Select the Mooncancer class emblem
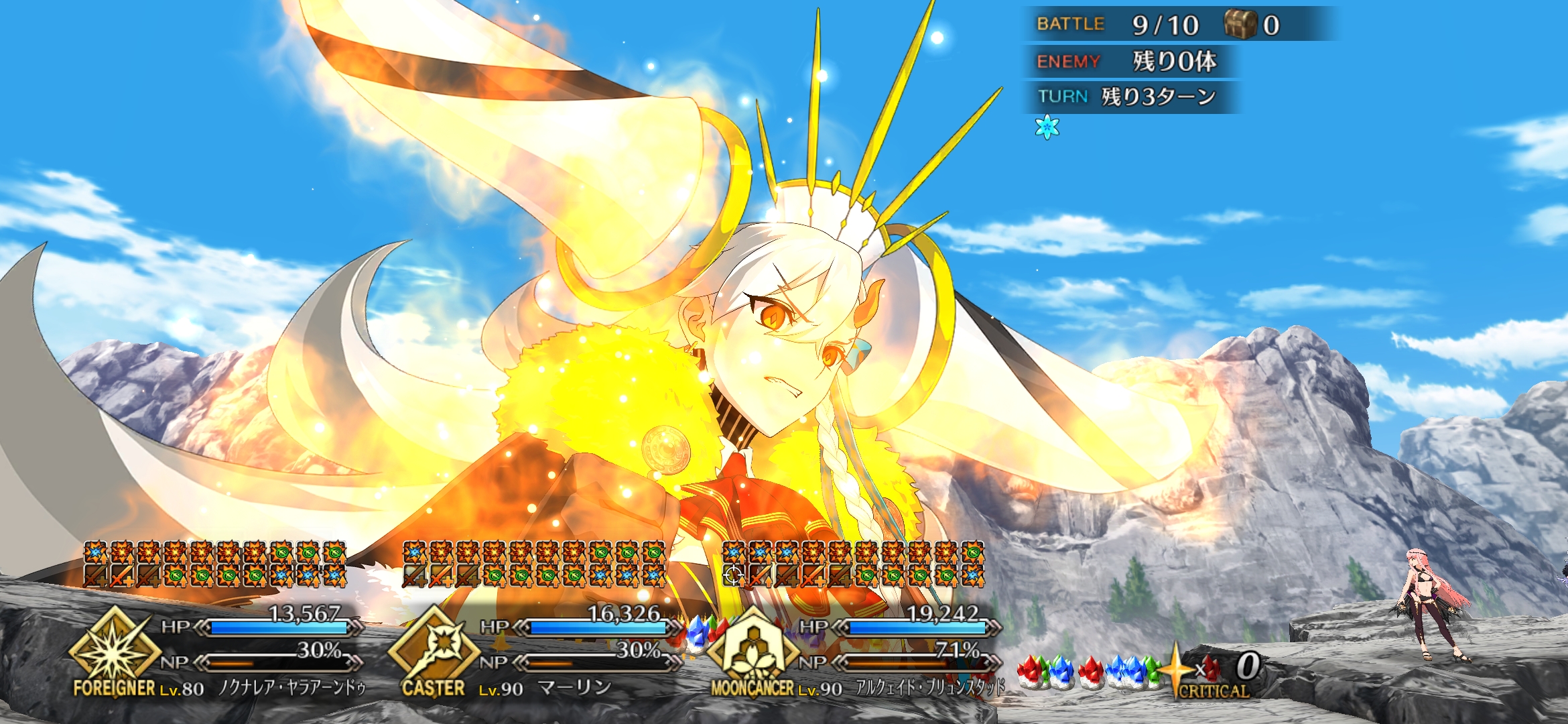 753,647
